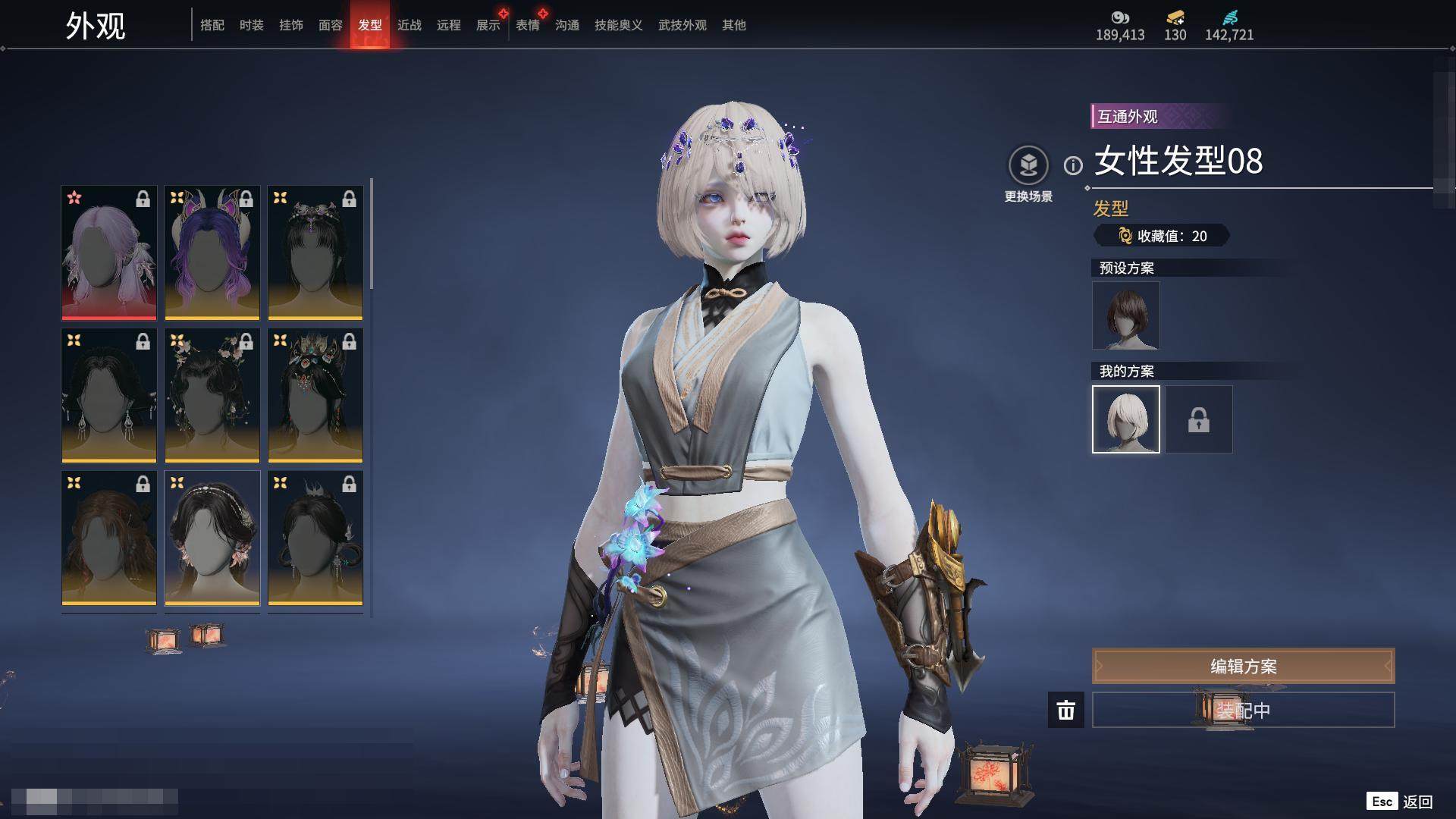Select the brown wavy hairstyle thumbnail
Viewport: 1456px width, 819px height.
(109, 538)
